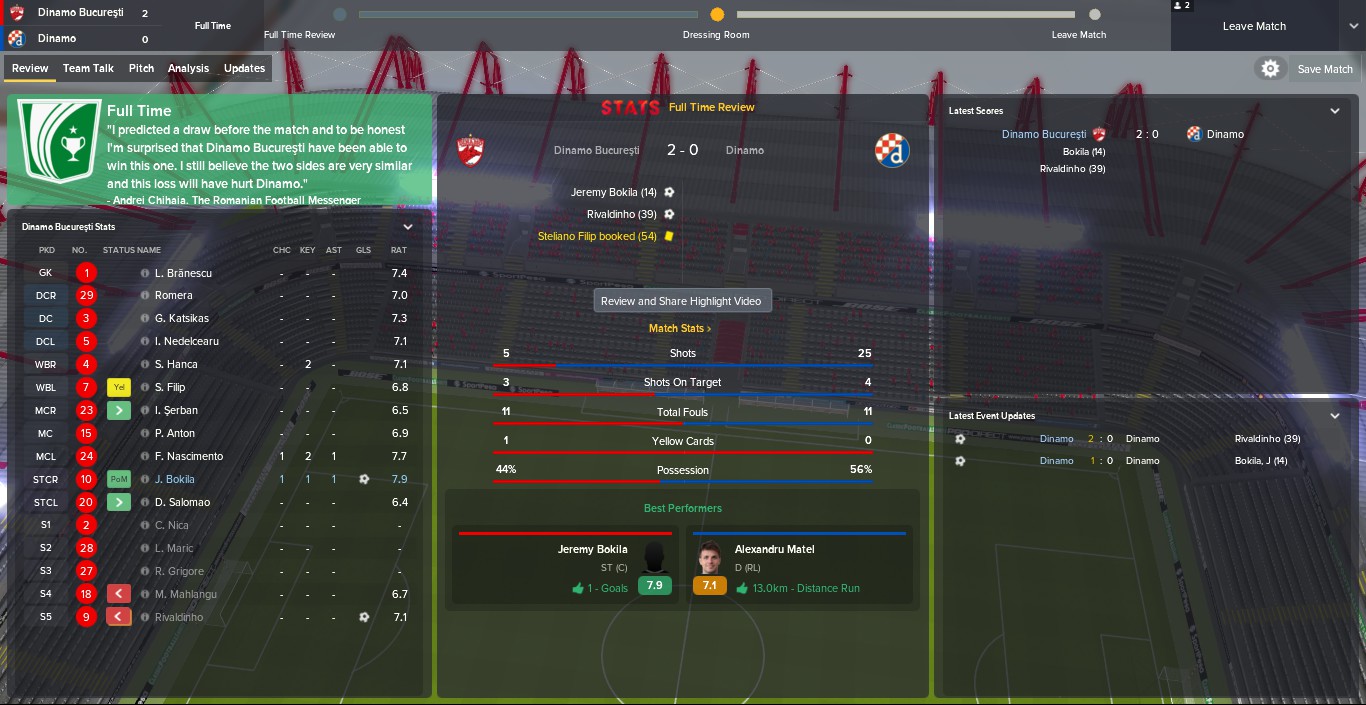Open the Pitch tab
This screenshot has width=1366, height=705.
[141, 68]
